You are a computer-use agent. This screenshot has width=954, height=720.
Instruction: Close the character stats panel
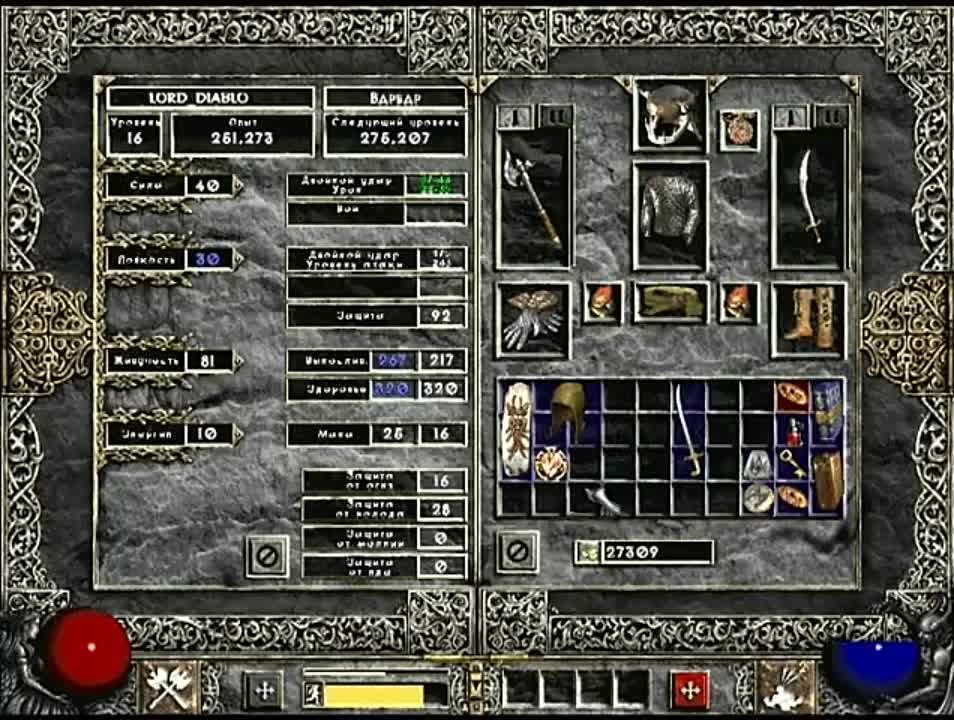(268, 555)
